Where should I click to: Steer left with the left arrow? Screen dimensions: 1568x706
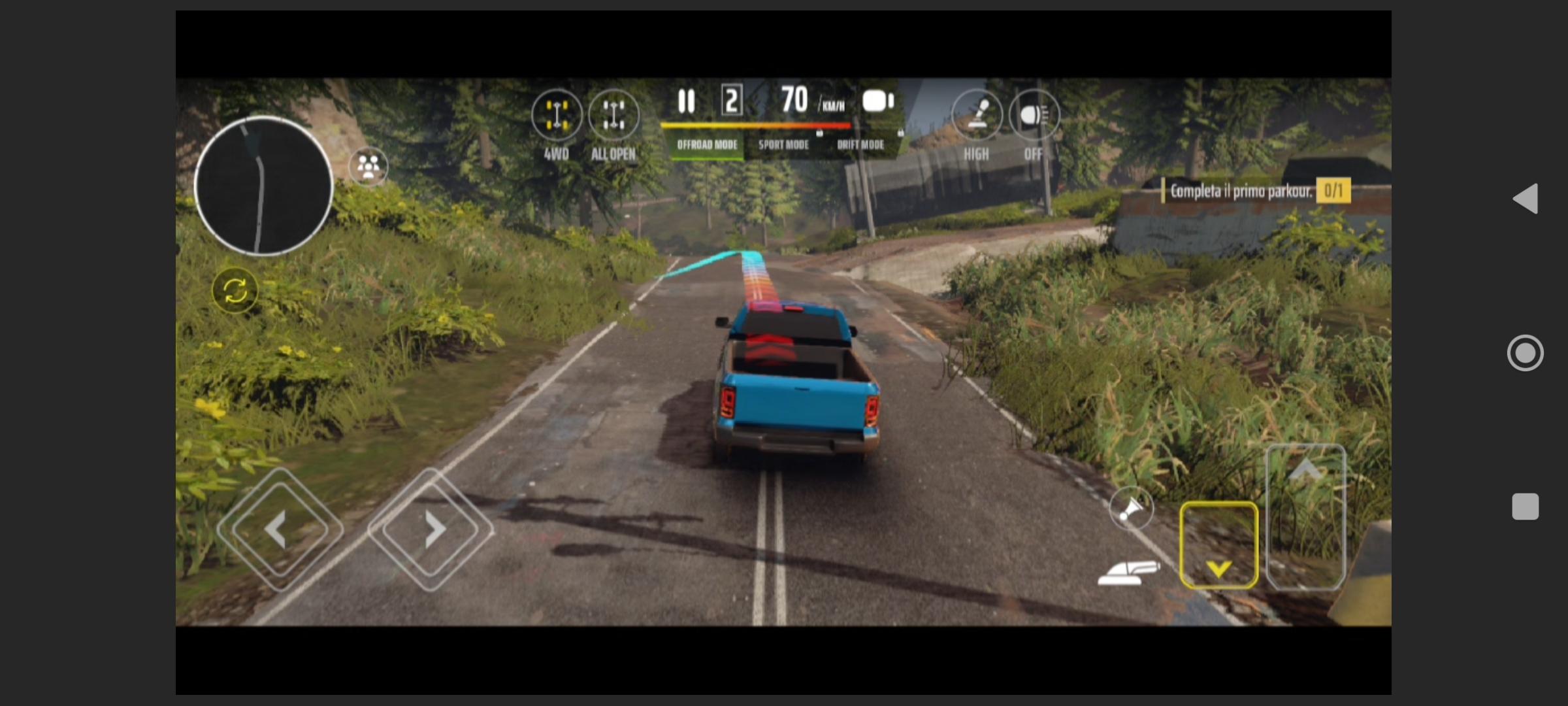point(280,529)
